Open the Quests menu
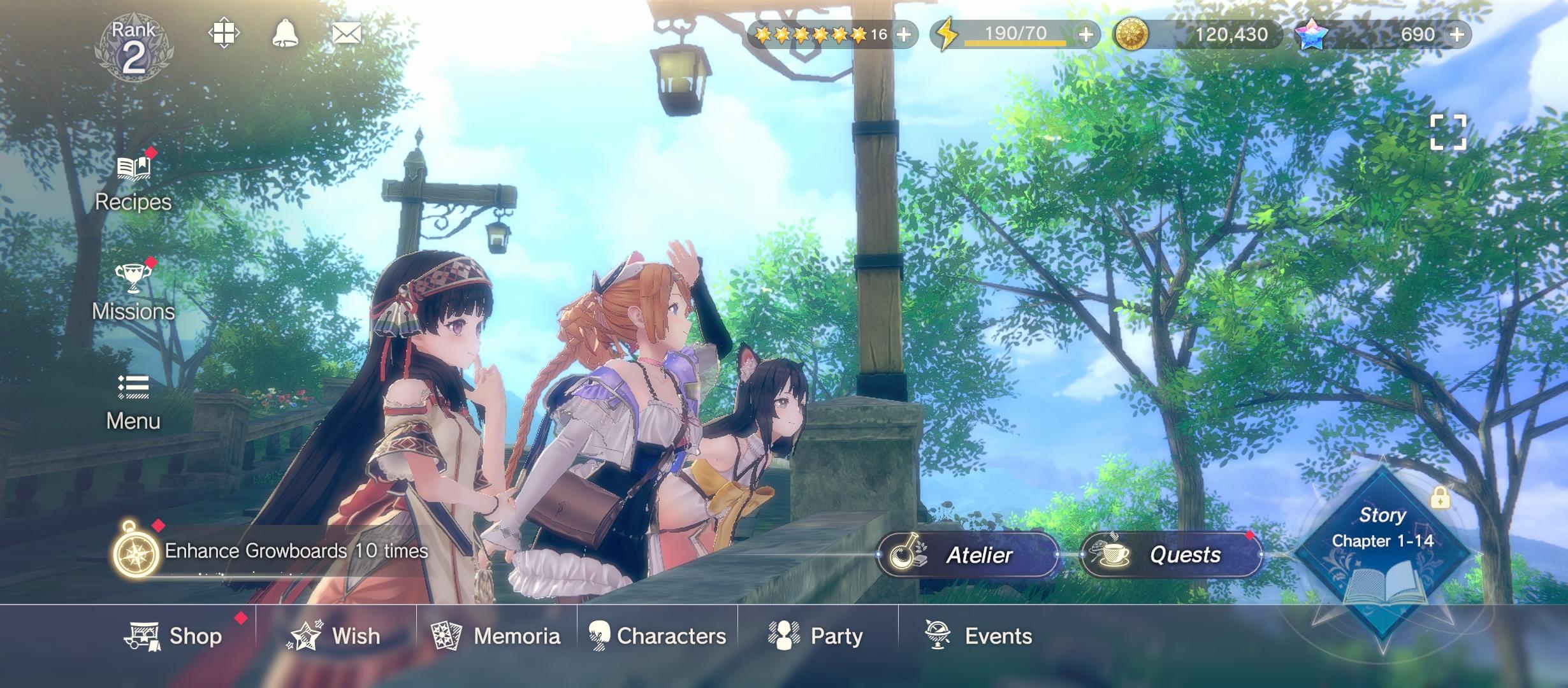This screenshot has height=688, width=1568. click(x=1171, y=555)
